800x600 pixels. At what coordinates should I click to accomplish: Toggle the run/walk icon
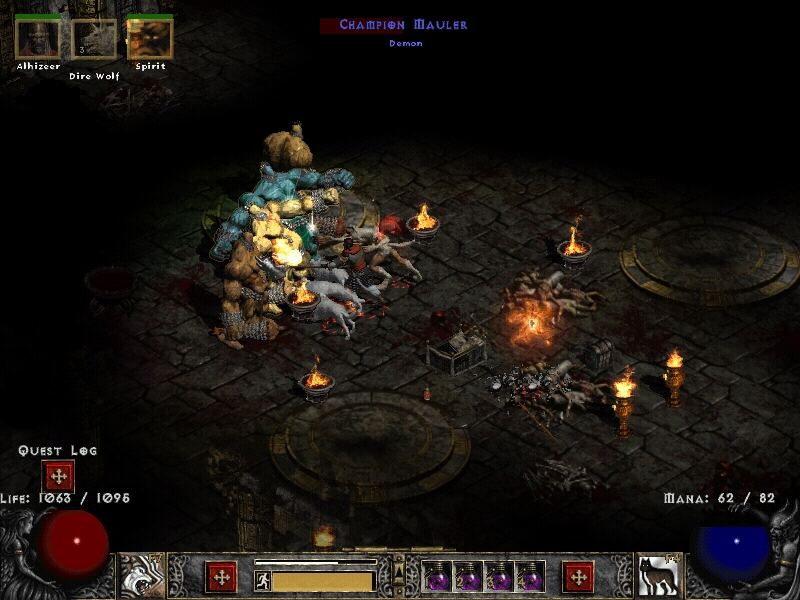point(263,581)
